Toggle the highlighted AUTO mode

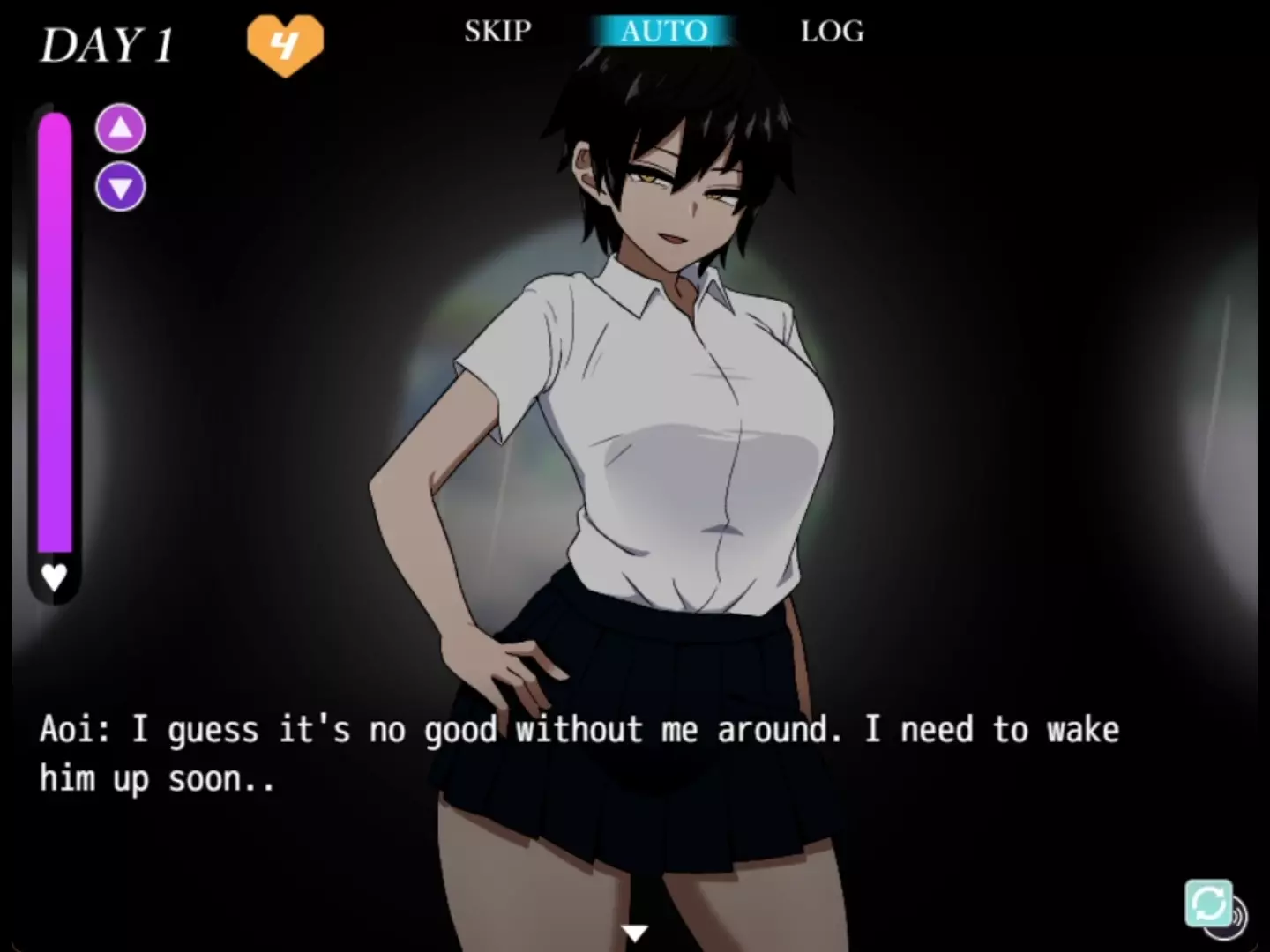(x=663, y=32)
